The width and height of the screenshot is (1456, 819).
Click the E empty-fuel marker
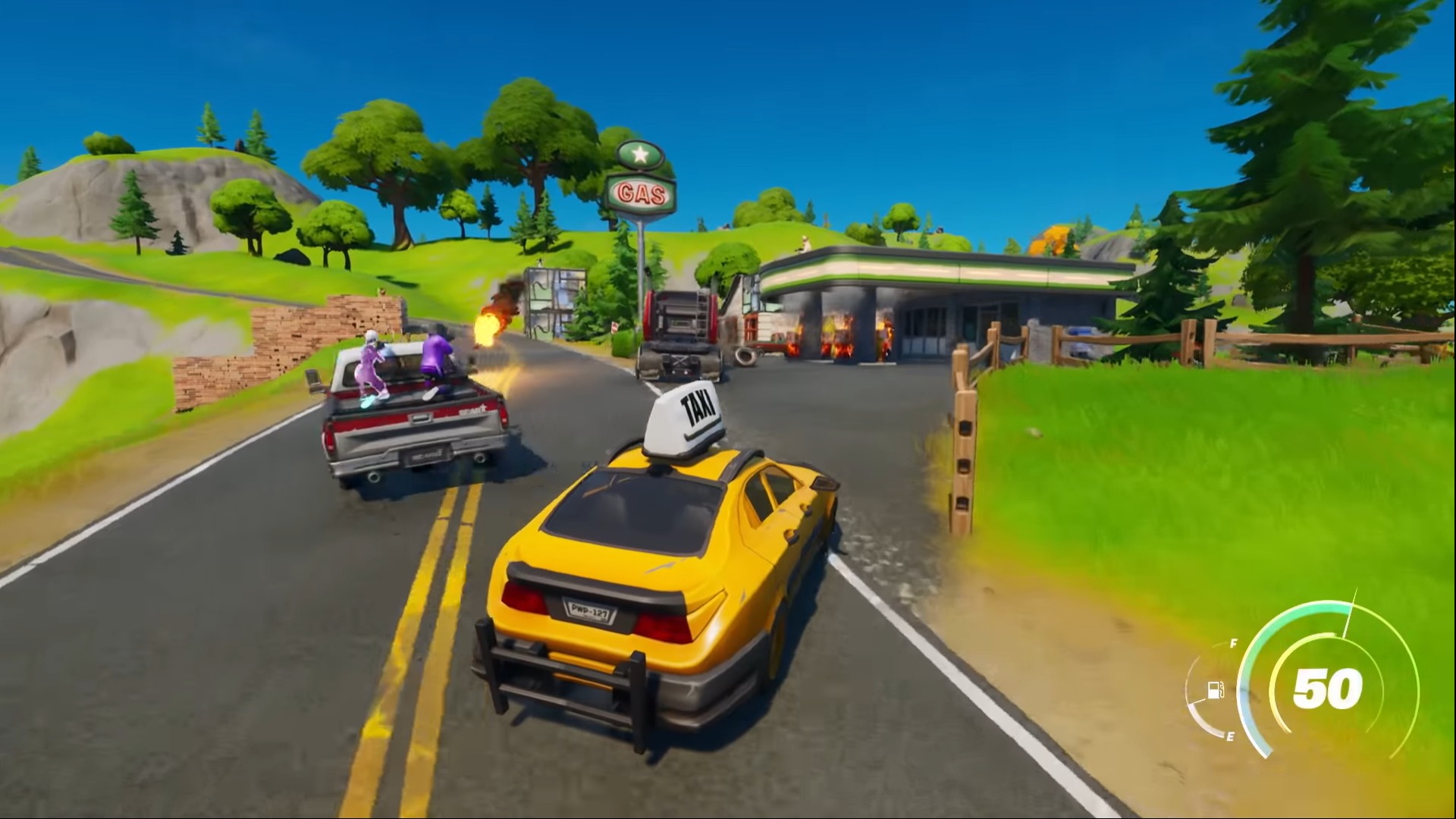click(1229, 736)
